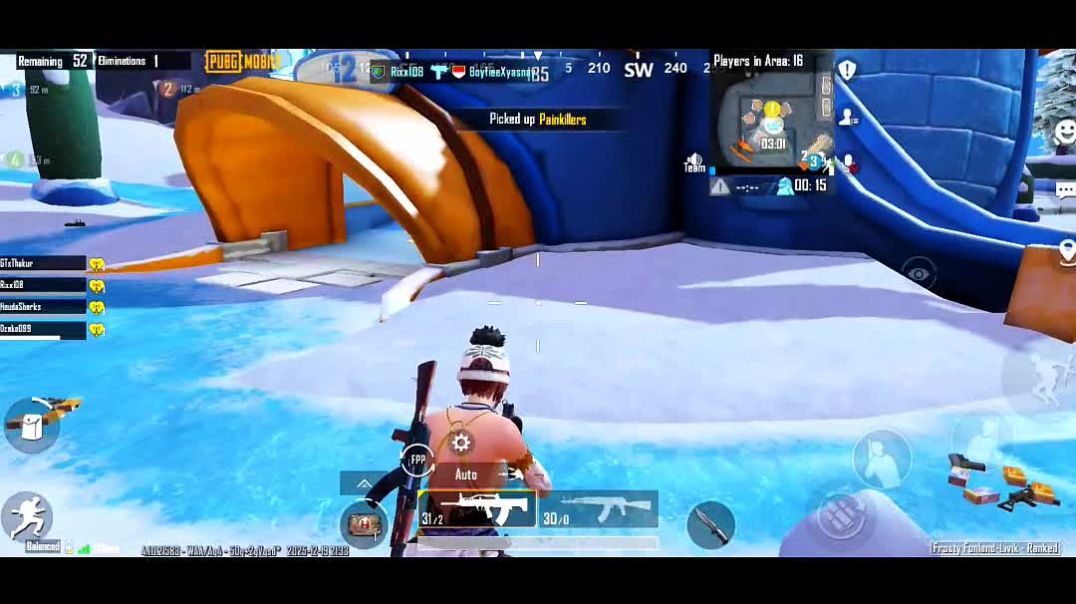
Task: Open the gear settings icon
Action: coord(461,443)
